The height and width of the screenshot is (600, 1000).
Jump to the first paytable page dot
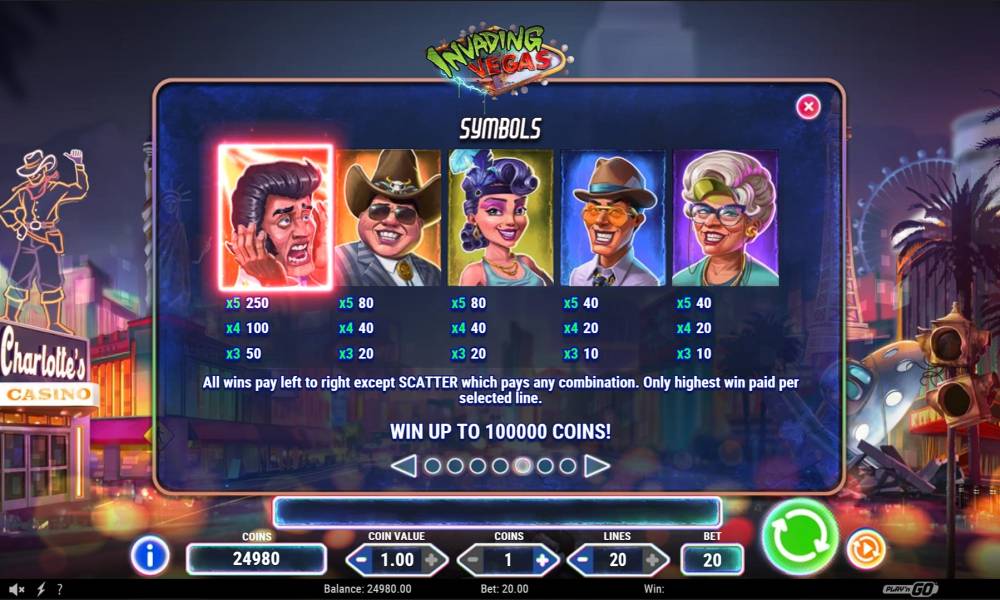pyautogui.click(x=432, y=465)
